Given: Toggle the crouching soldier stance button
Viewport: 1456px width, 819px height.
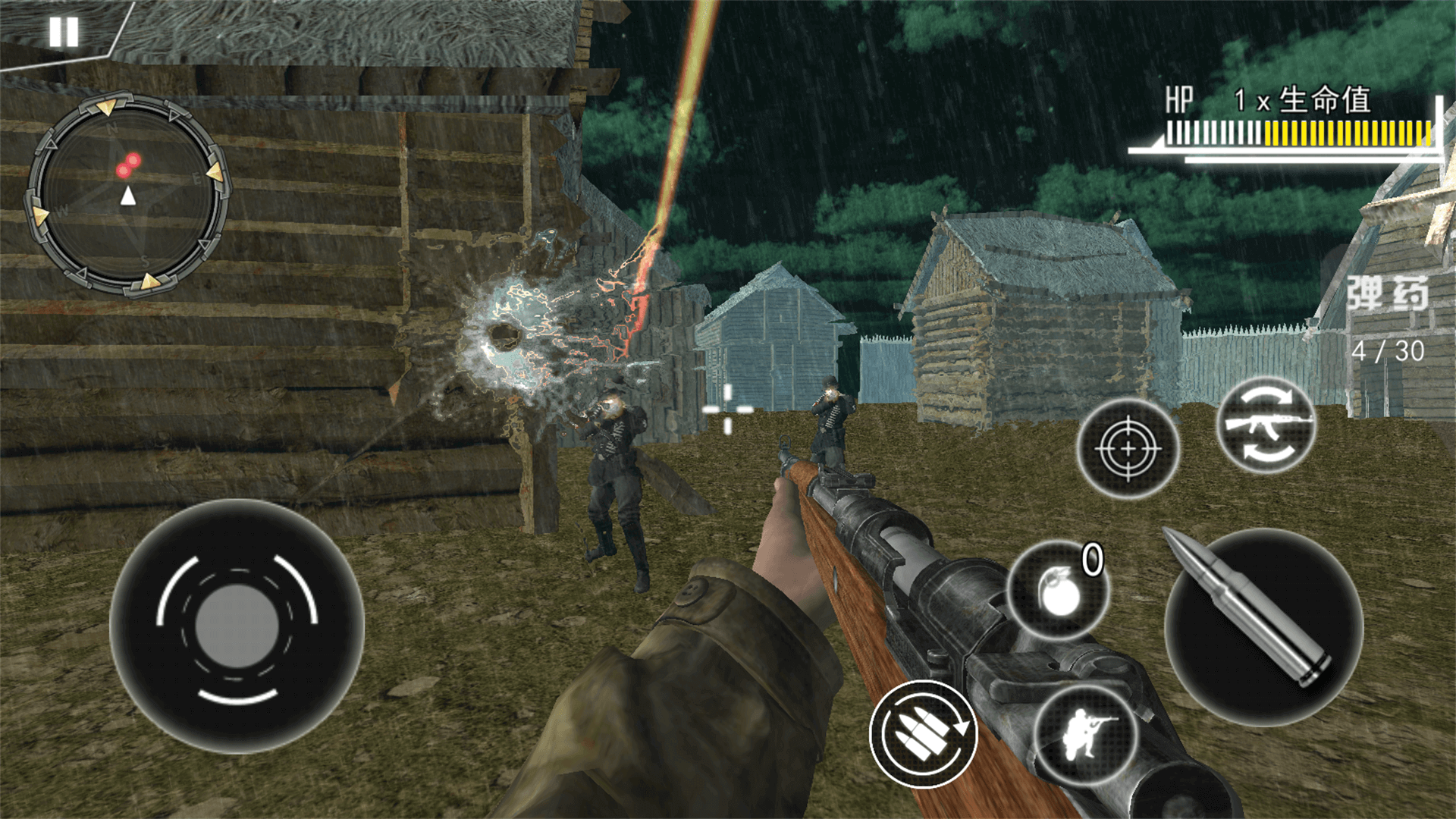Looking at the screenshot, I should coord(1087,734).
